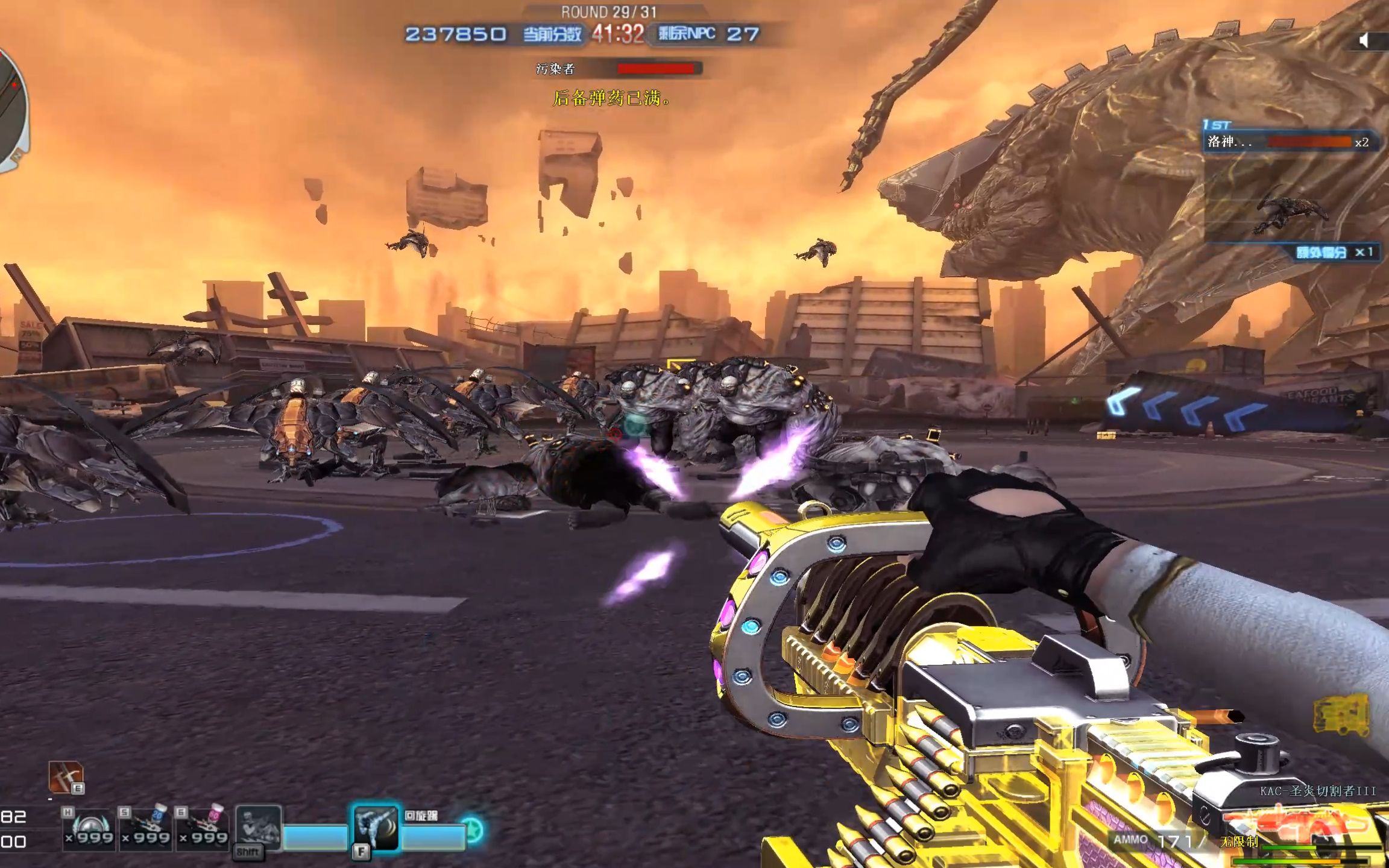This screenshot has width=1389, height=868.
Task: Select the winged shield item slot
Action: (x=89, y=829)
